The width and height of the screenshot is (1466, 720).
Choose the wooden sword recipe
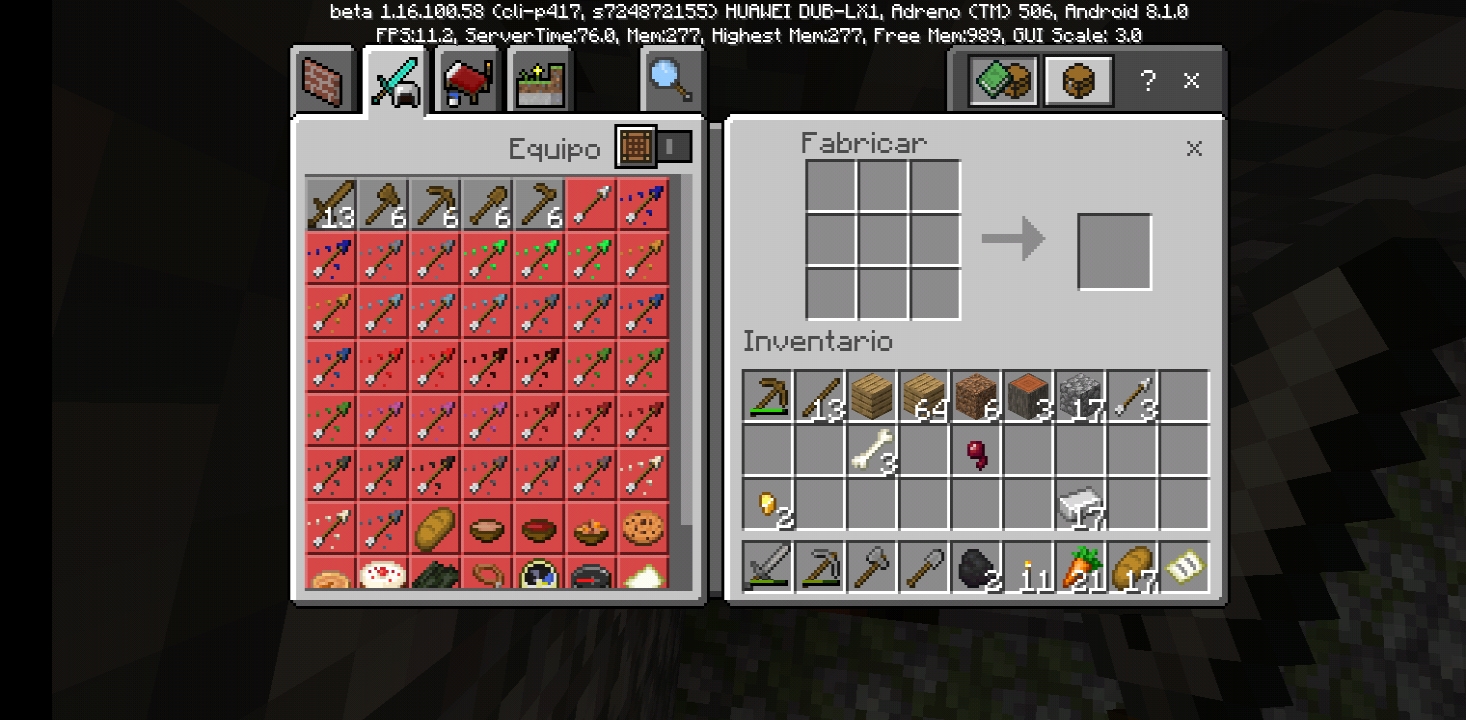point(331,204)
